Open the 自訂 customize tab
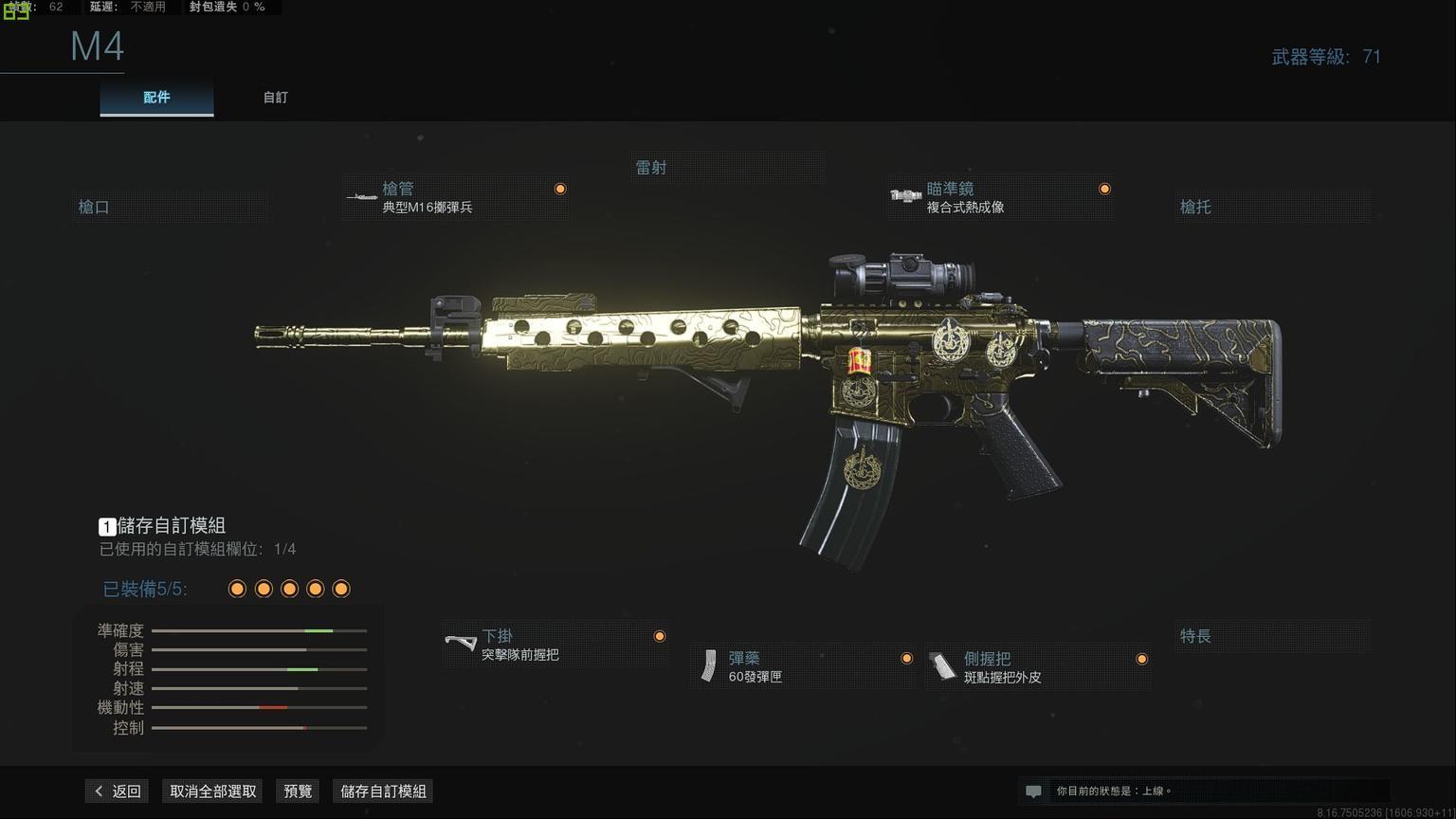The height and width of the screenshot is (819, 1456). [275, 98]
